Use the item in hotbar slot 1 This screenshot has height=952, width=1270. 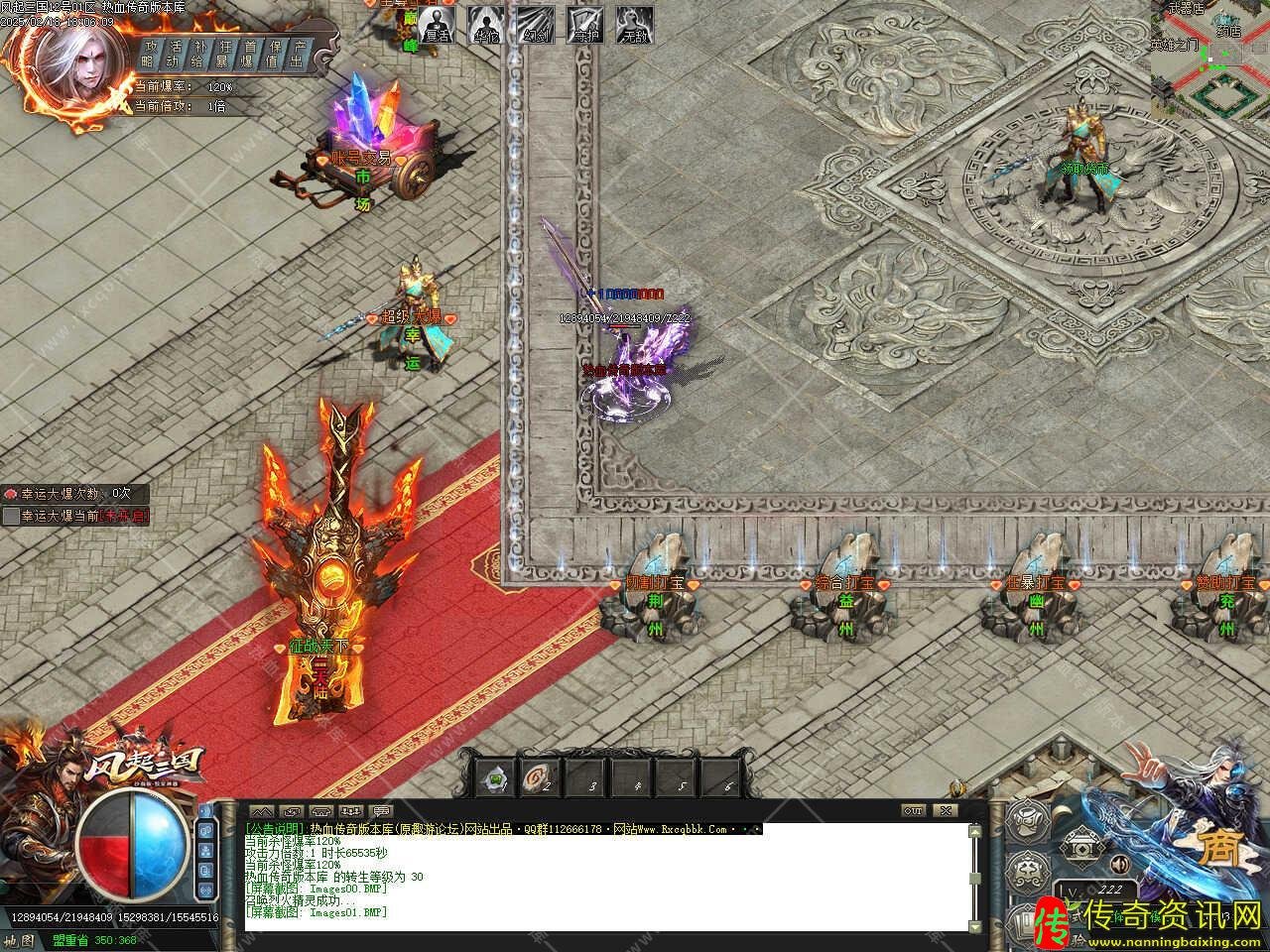[495, 778]
